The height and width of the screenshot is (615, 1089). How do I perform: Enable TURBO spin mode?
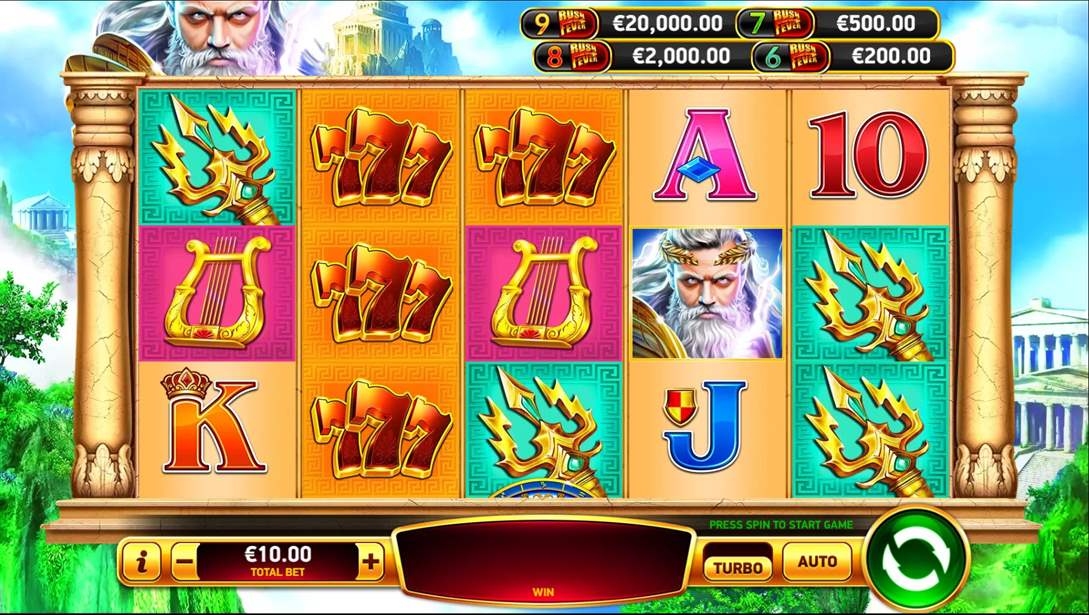[x=738, y=564]
